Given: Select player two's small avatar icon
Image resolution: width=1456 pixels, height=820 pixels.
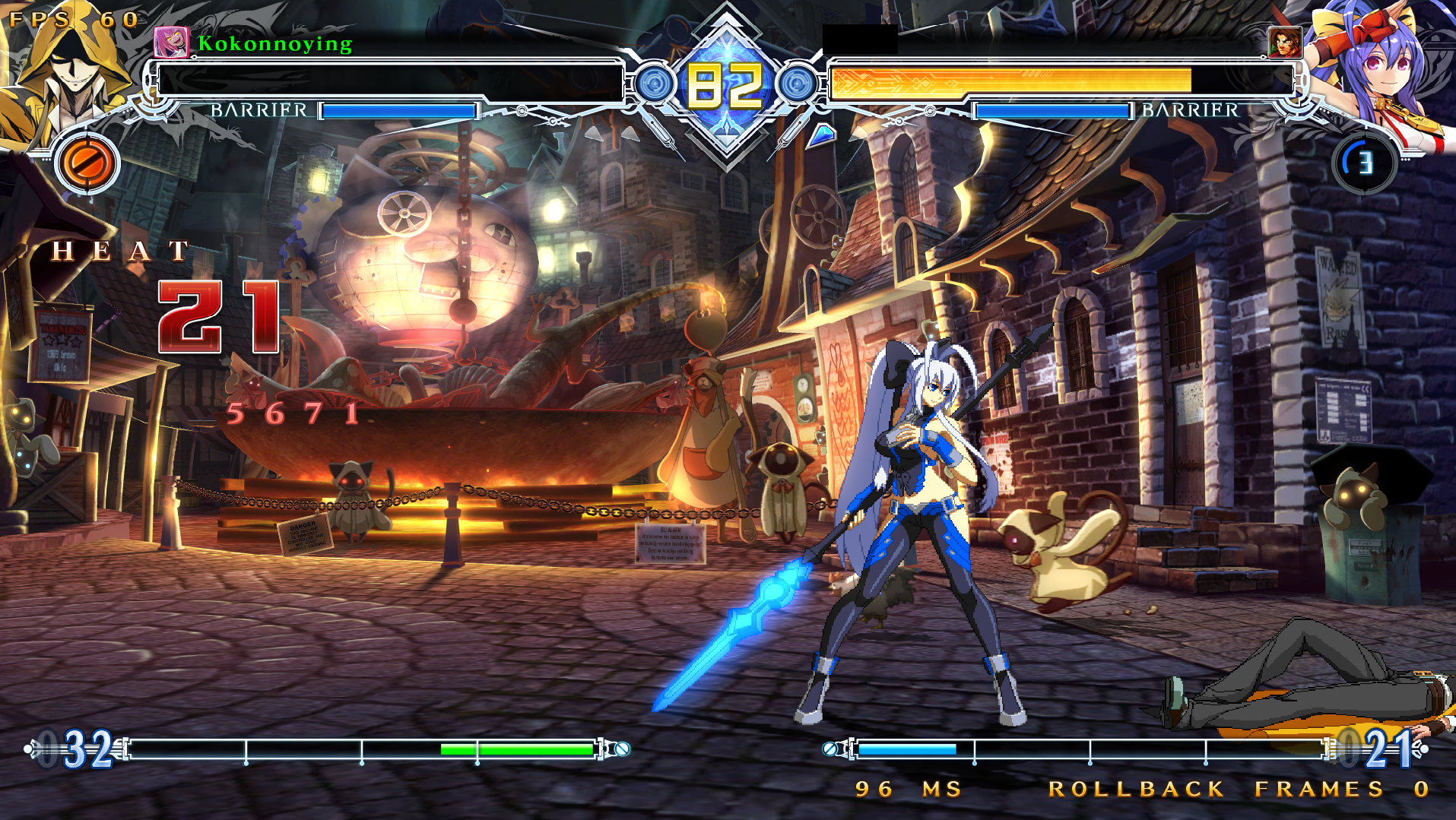Looking at the screenshot, I should pos(1285,43).
